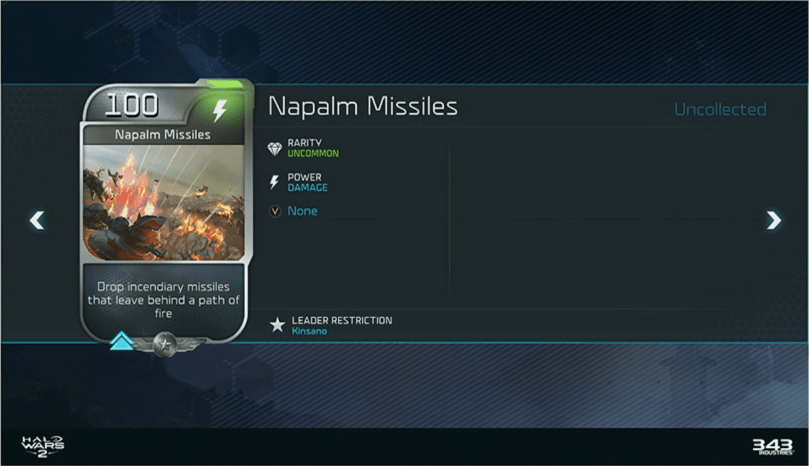Show the next card with right arrow

pos(773,220)
